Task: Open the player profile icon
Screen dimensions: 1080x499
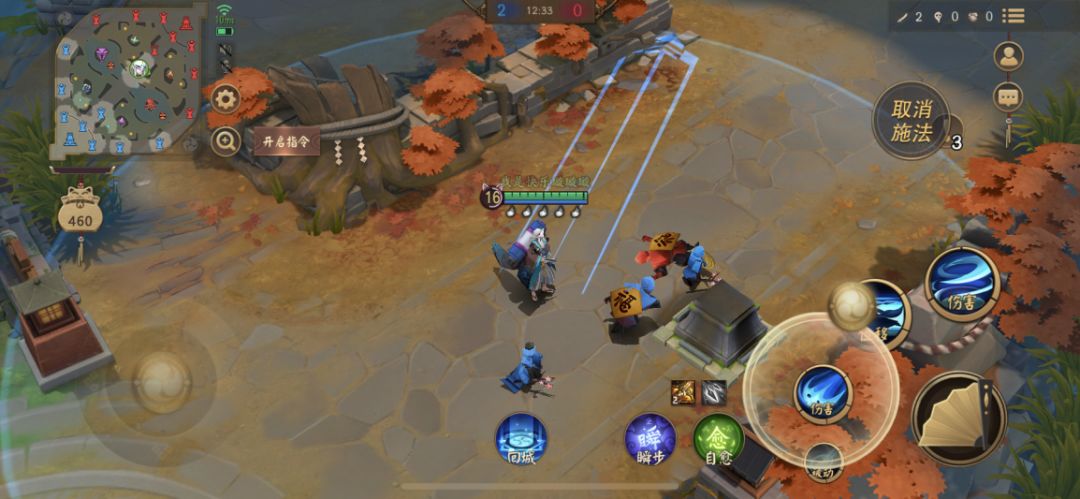Action: pyautogui.click(x=1008, y=56)
